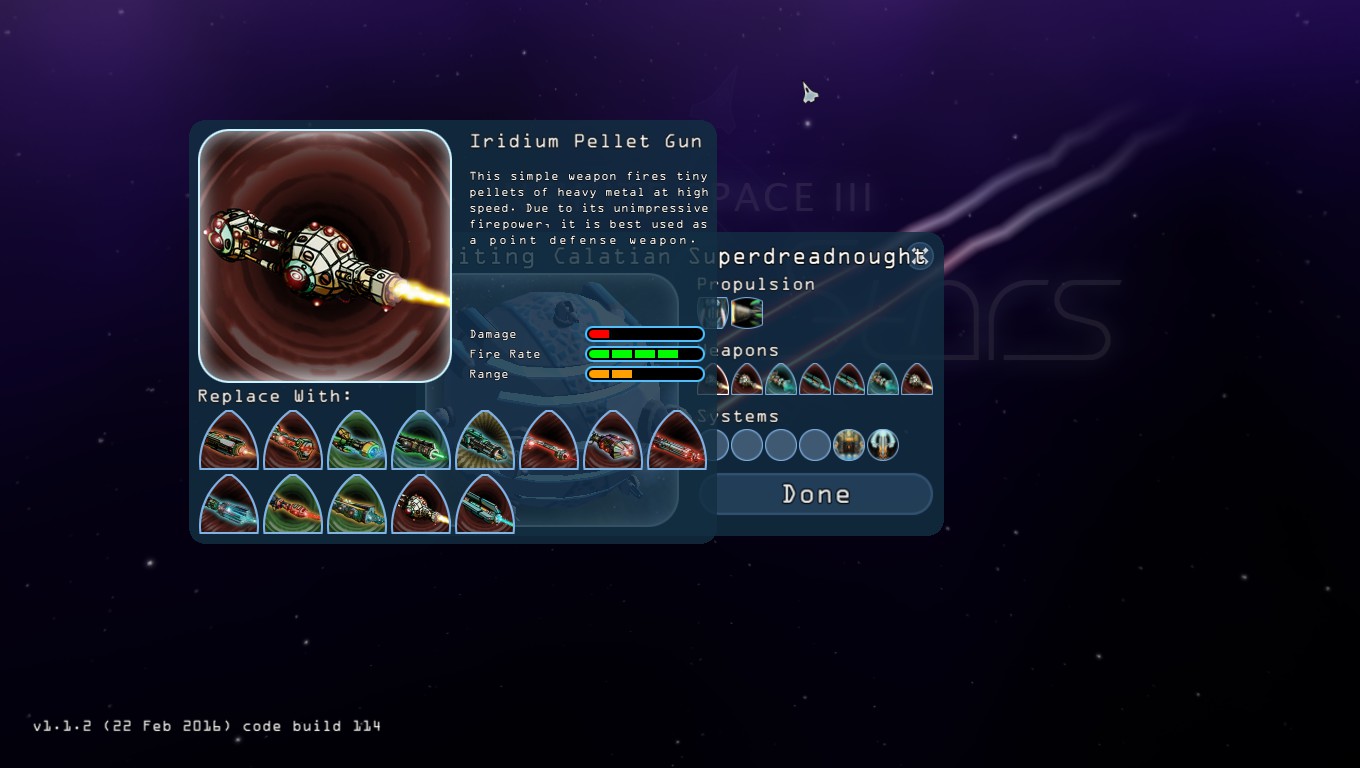The height and width of the screenshot is (768, 1360).
Task: Open the orange machinery system slot
Action: (x=849, y=445)
